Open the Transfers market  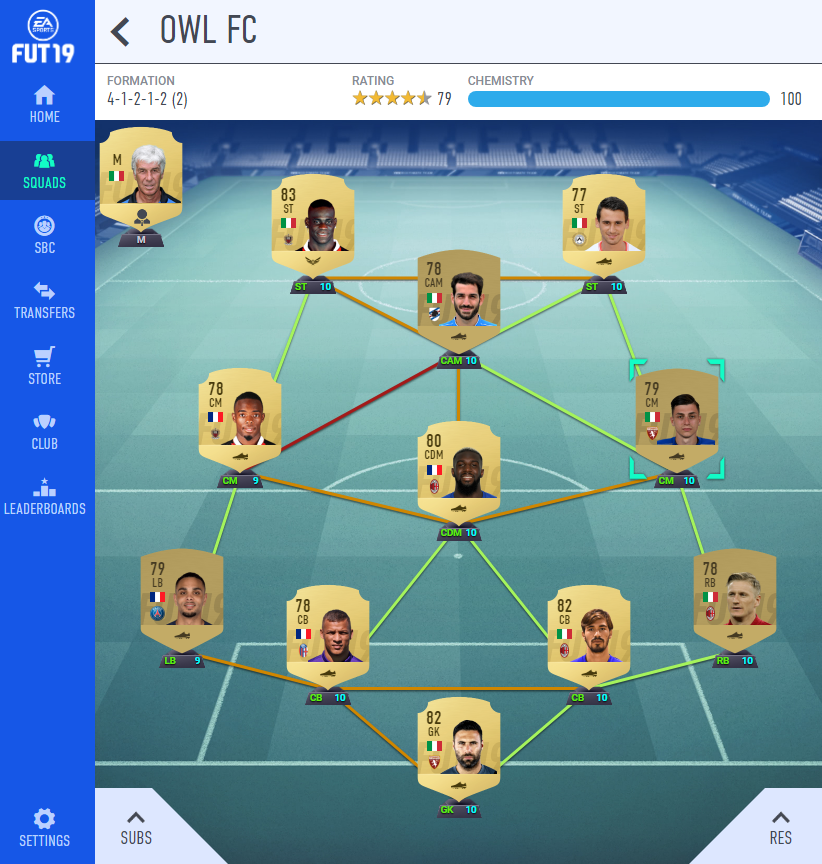45,300
